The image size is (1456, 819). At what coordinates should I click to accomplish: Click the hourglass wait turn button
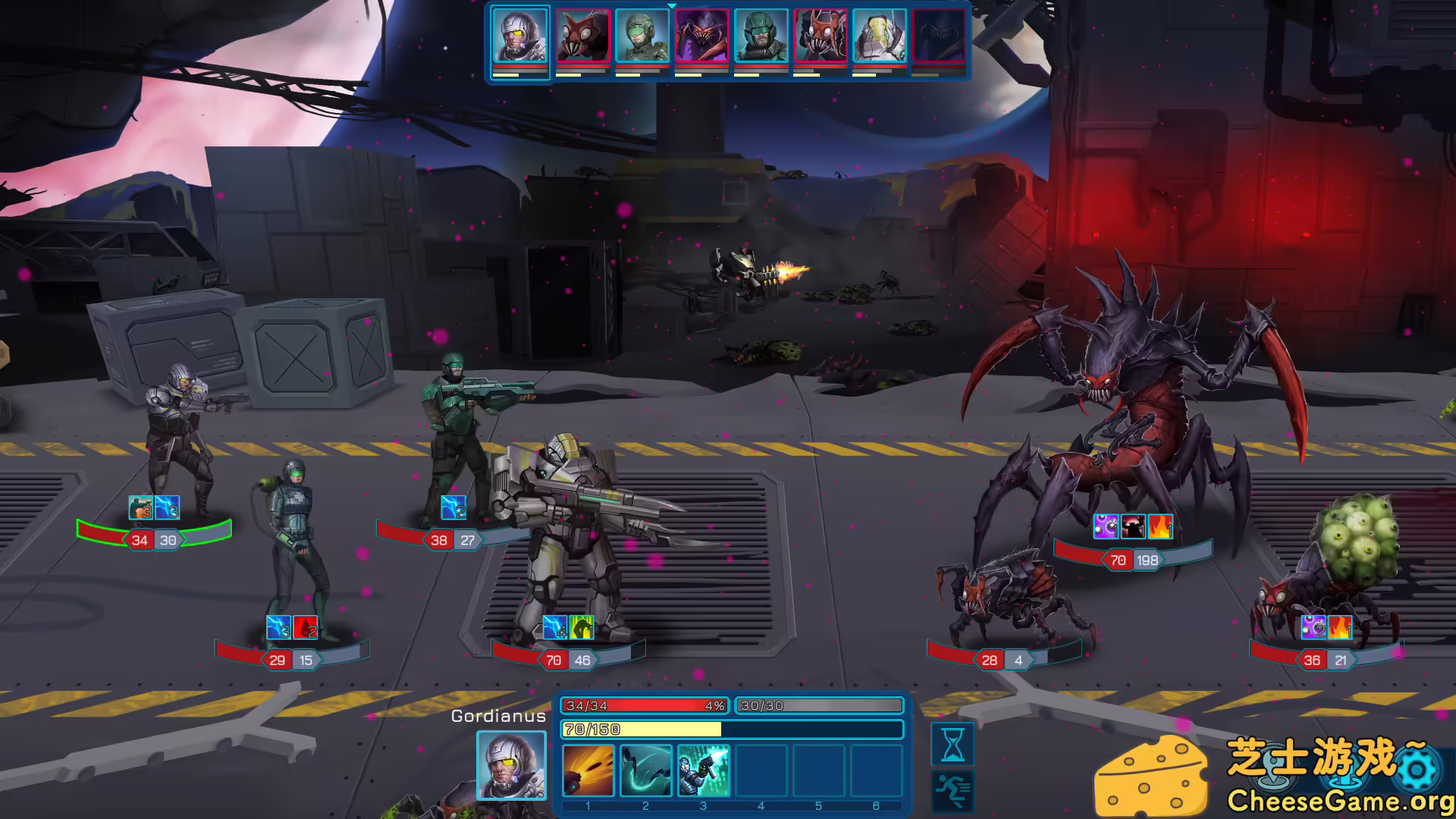point(952,743)
